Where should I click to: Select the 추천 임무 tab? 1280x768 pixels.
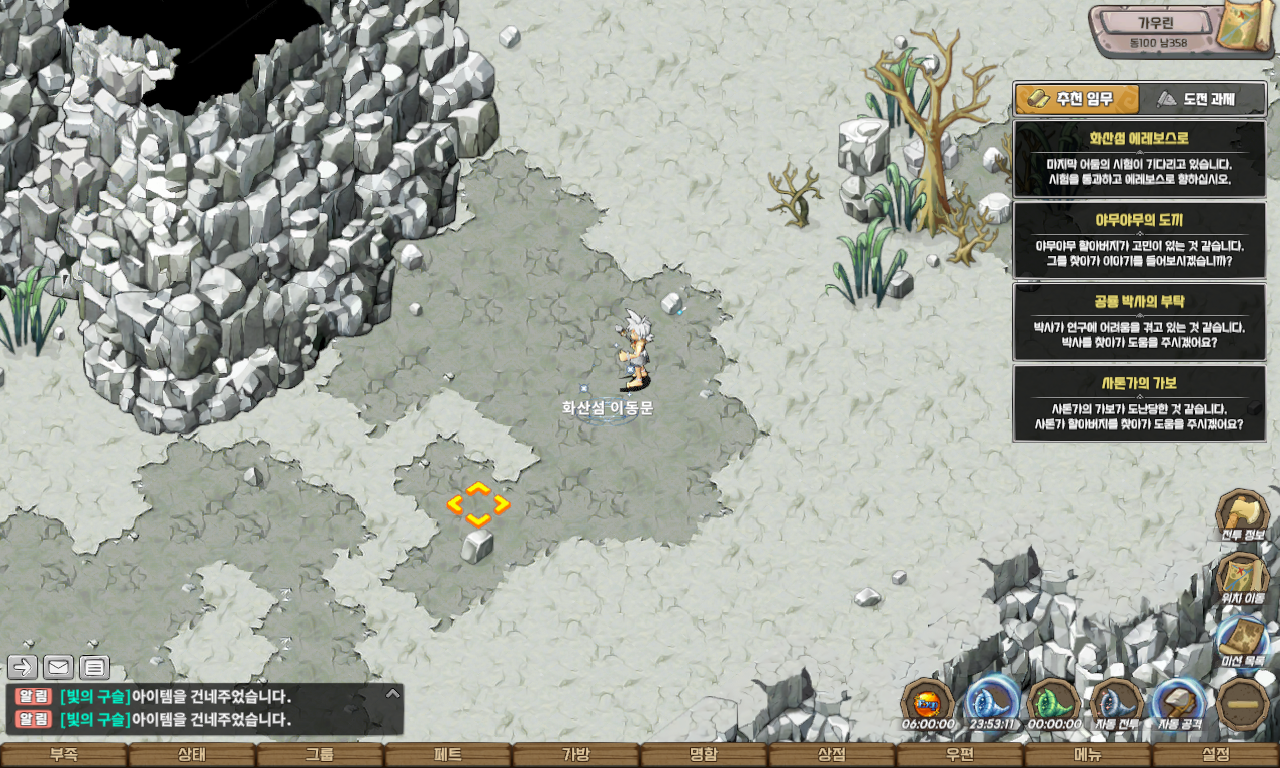(1077, 99)
